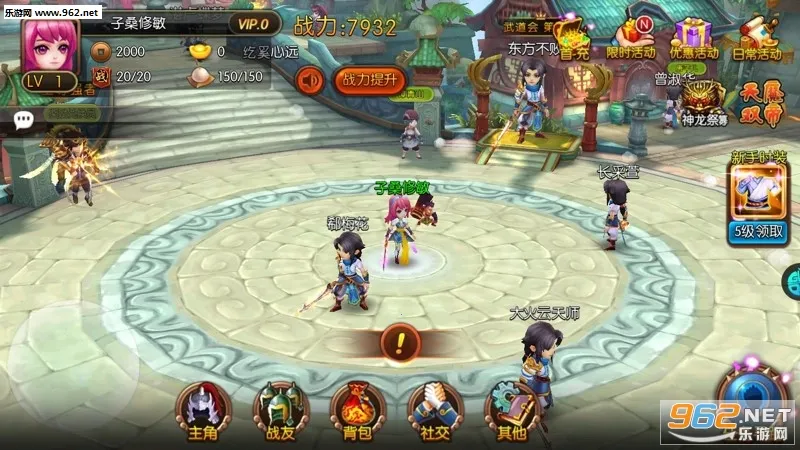800x450 pixels.
Task: Open the 主角 hero menu
Action: [203, 408]
